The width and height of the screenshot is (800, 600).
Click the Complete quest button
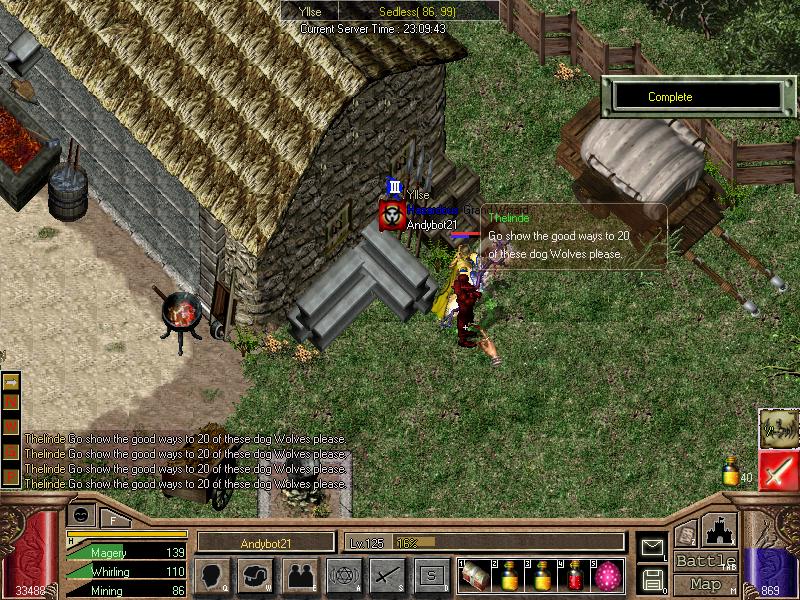click(697, 97)
